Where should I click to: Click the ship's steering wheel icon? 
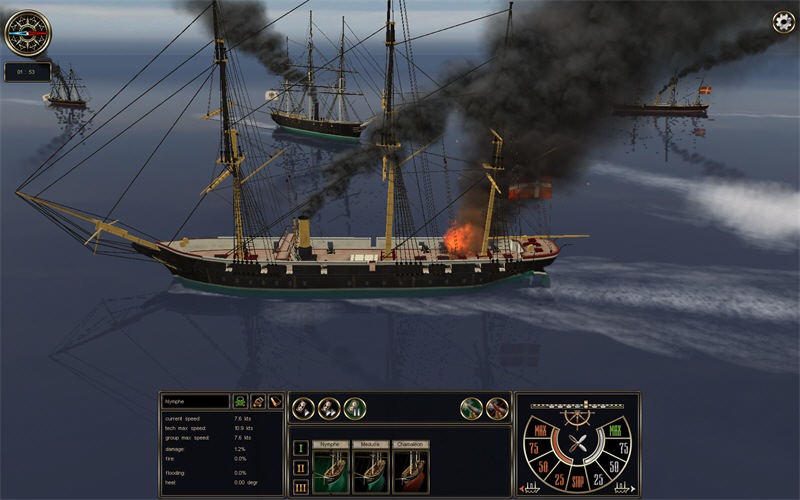[577, 416]
